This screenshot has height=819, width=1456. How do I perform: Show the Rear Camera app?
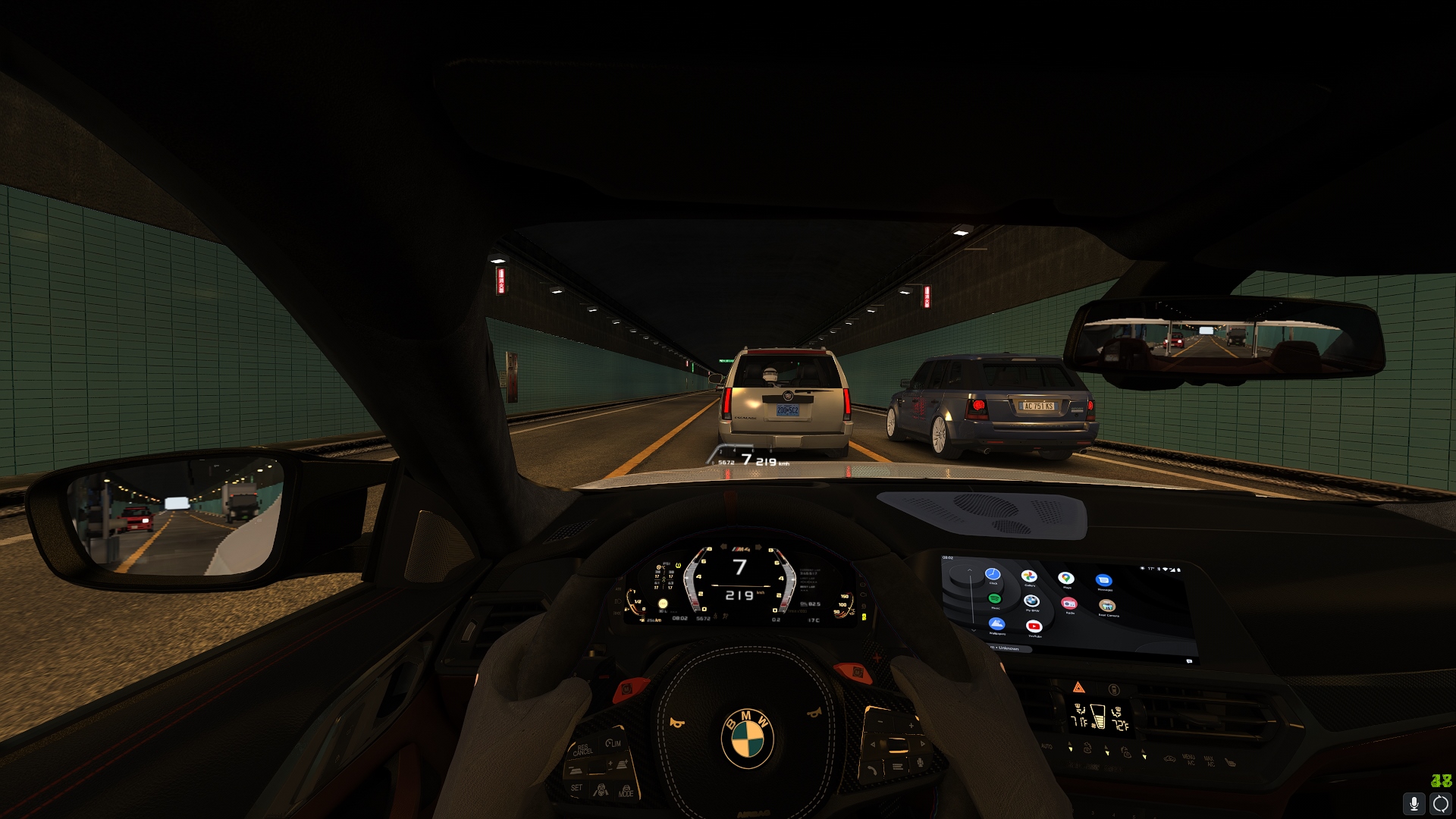point(1107,606)
